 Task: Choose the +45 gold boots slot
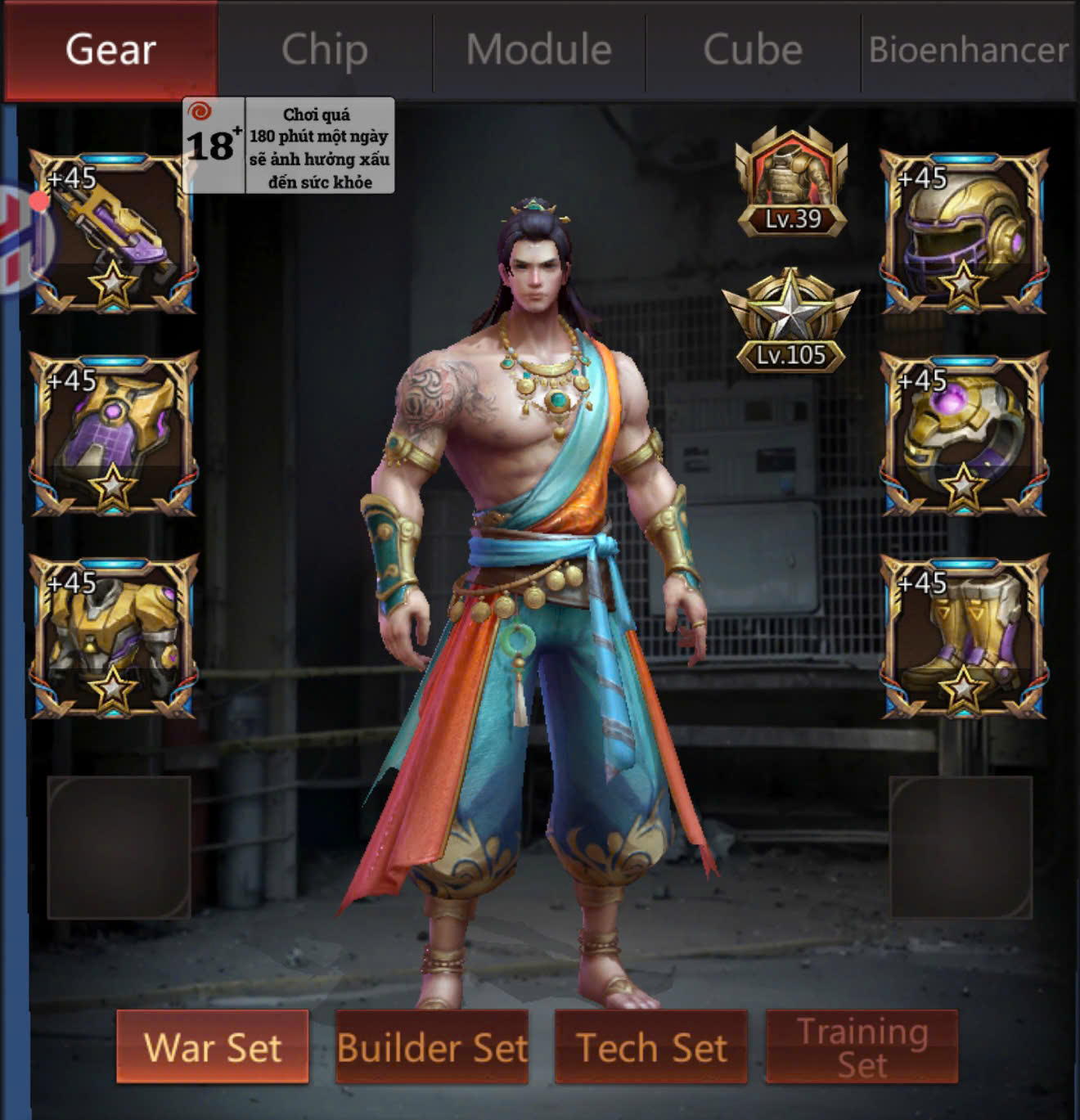(x=964, y=637)
